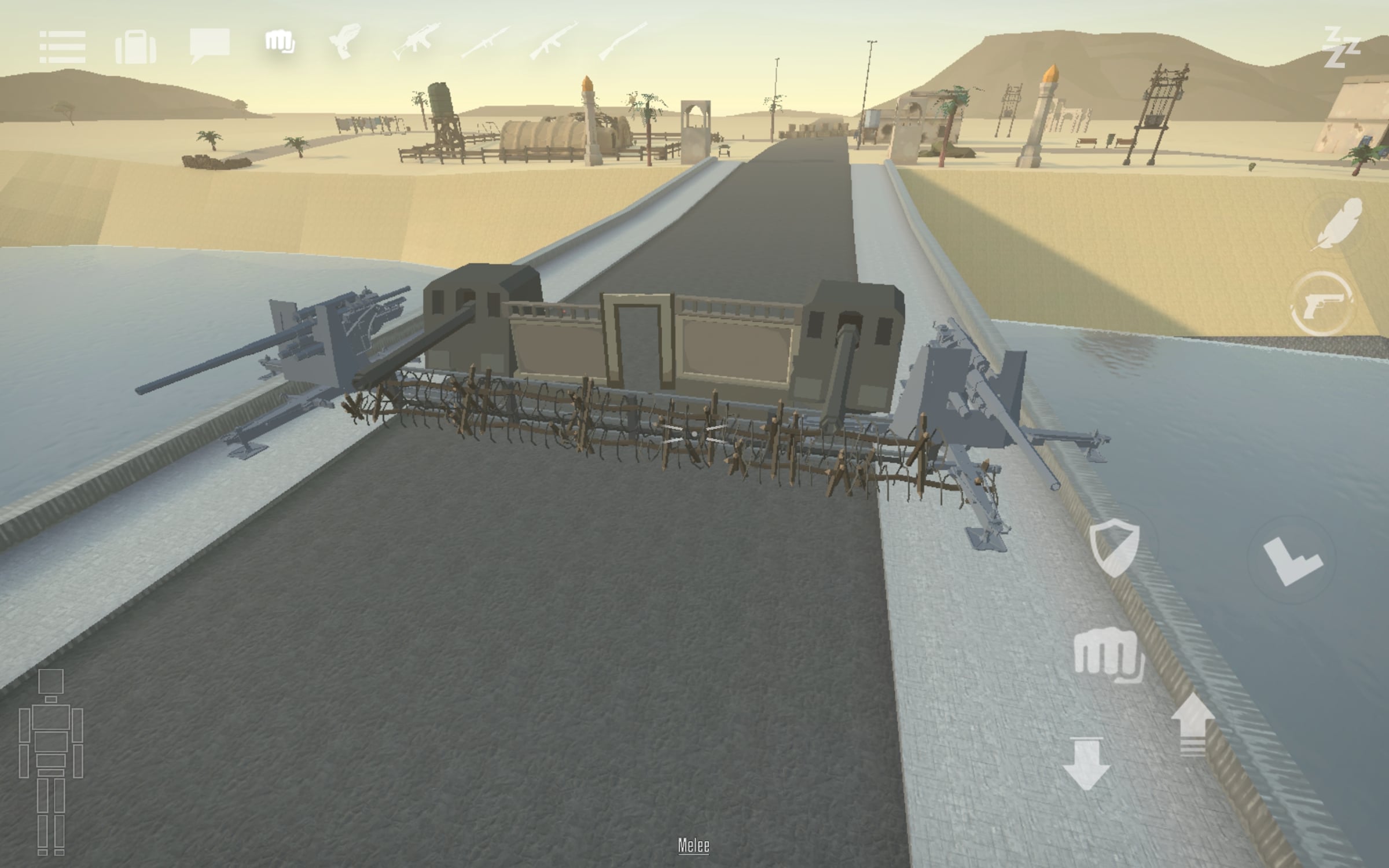Open the list menu icon
This screenshot has height=868, width=1389.
pyautogui.click(x=63, y=47)
